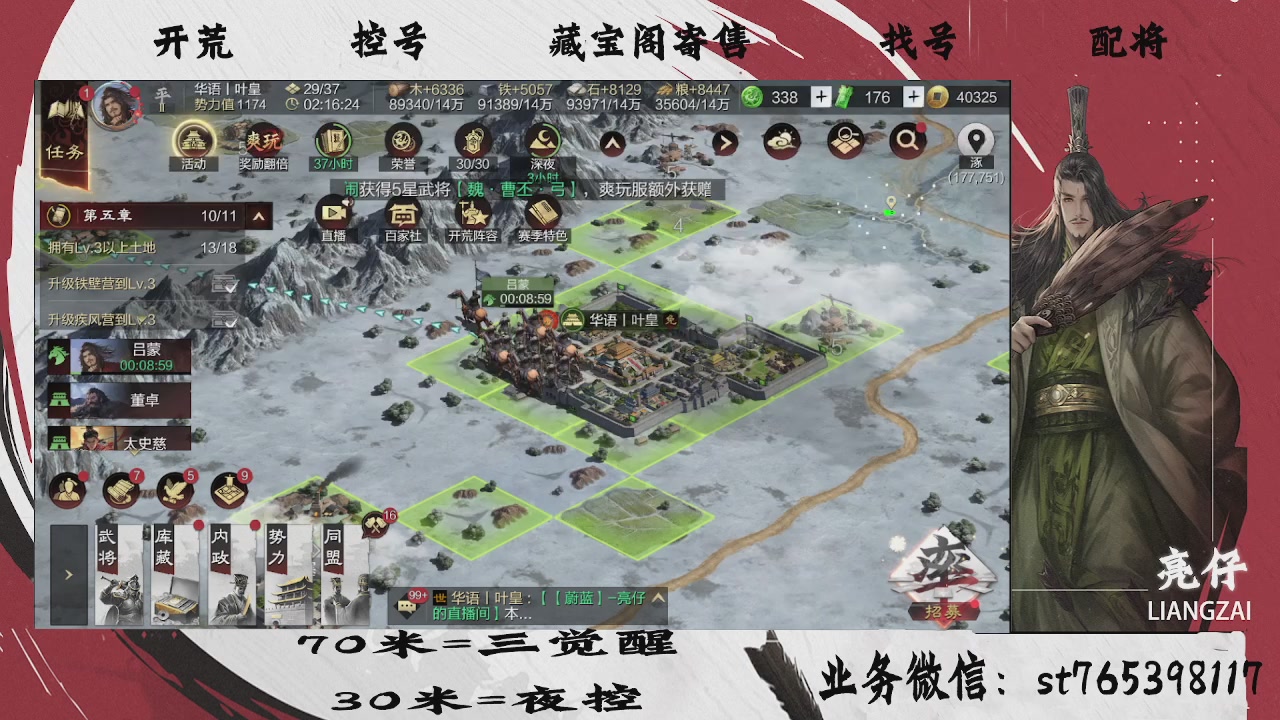Expand the bottom-left side panel arrow

click(67, 575)
